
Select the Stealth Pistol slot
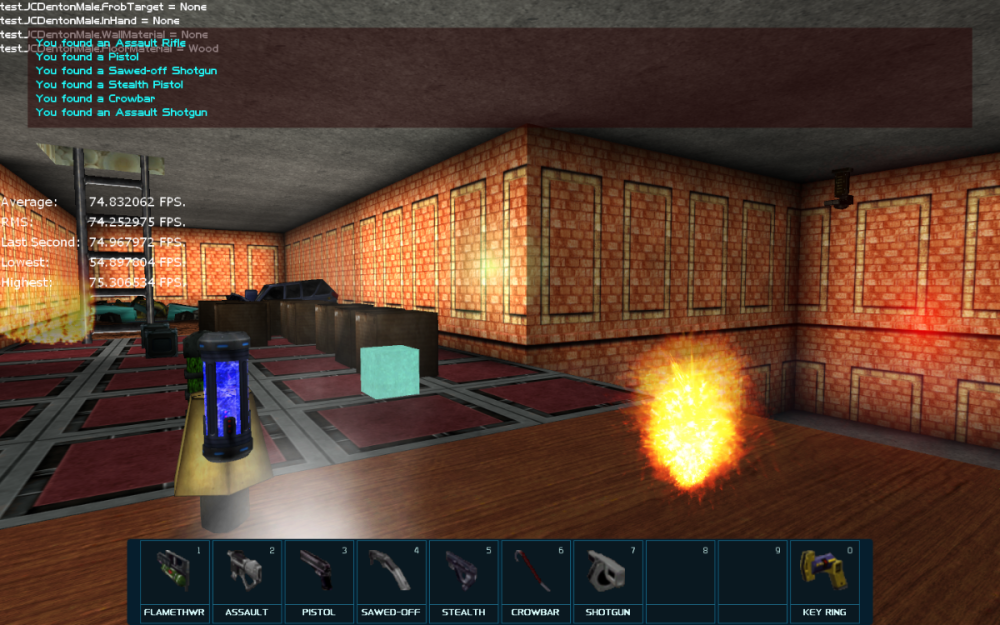coord(463,577)
